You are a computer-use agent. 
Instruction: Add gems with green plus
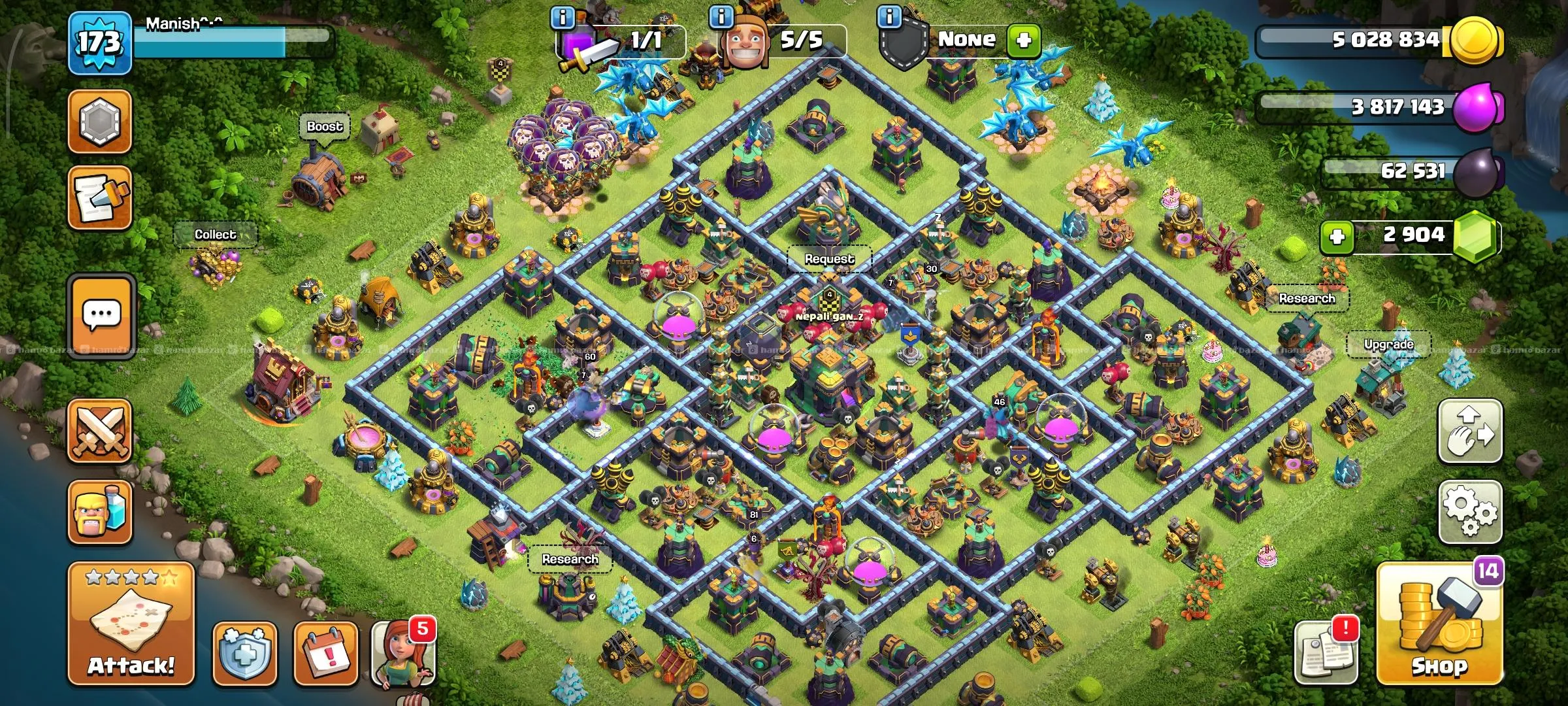tap(1337, 235)
